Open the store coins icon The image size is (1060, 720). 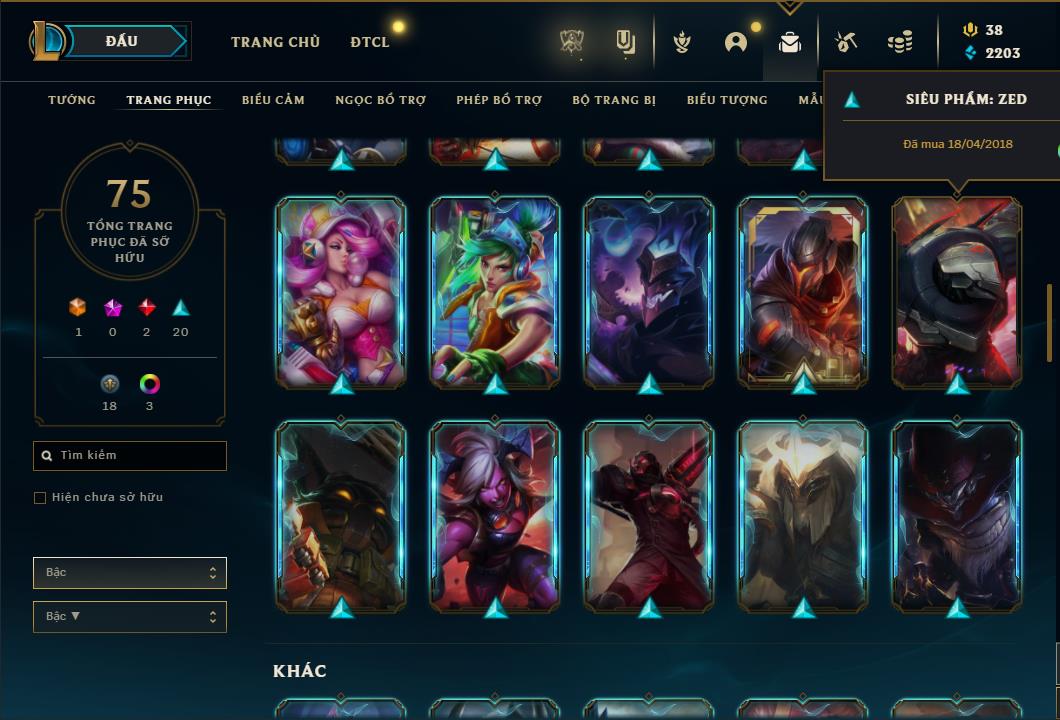coord(900,42)
